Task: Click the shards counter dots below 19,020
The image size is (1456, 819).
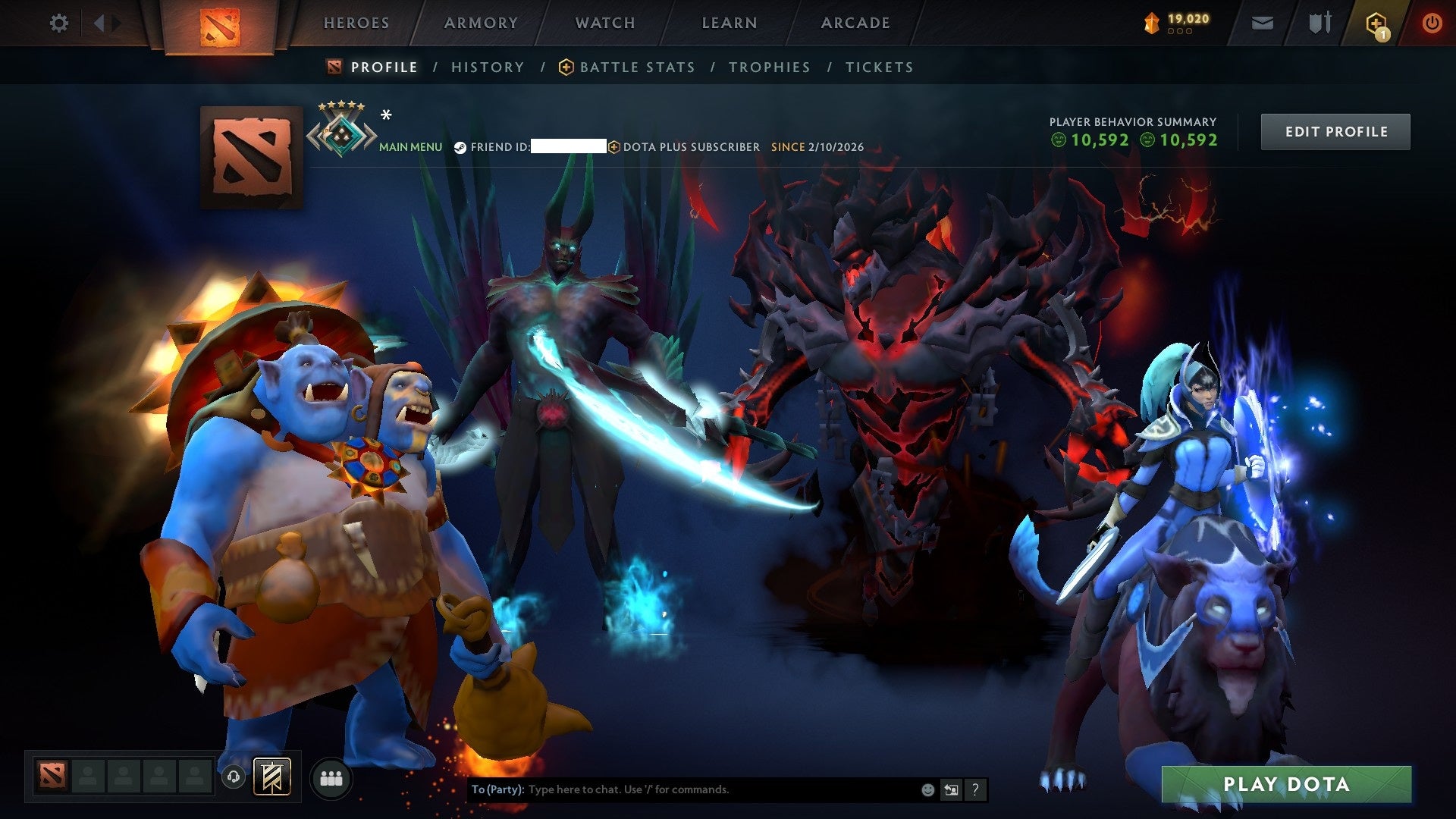Action: [1179, 33]
